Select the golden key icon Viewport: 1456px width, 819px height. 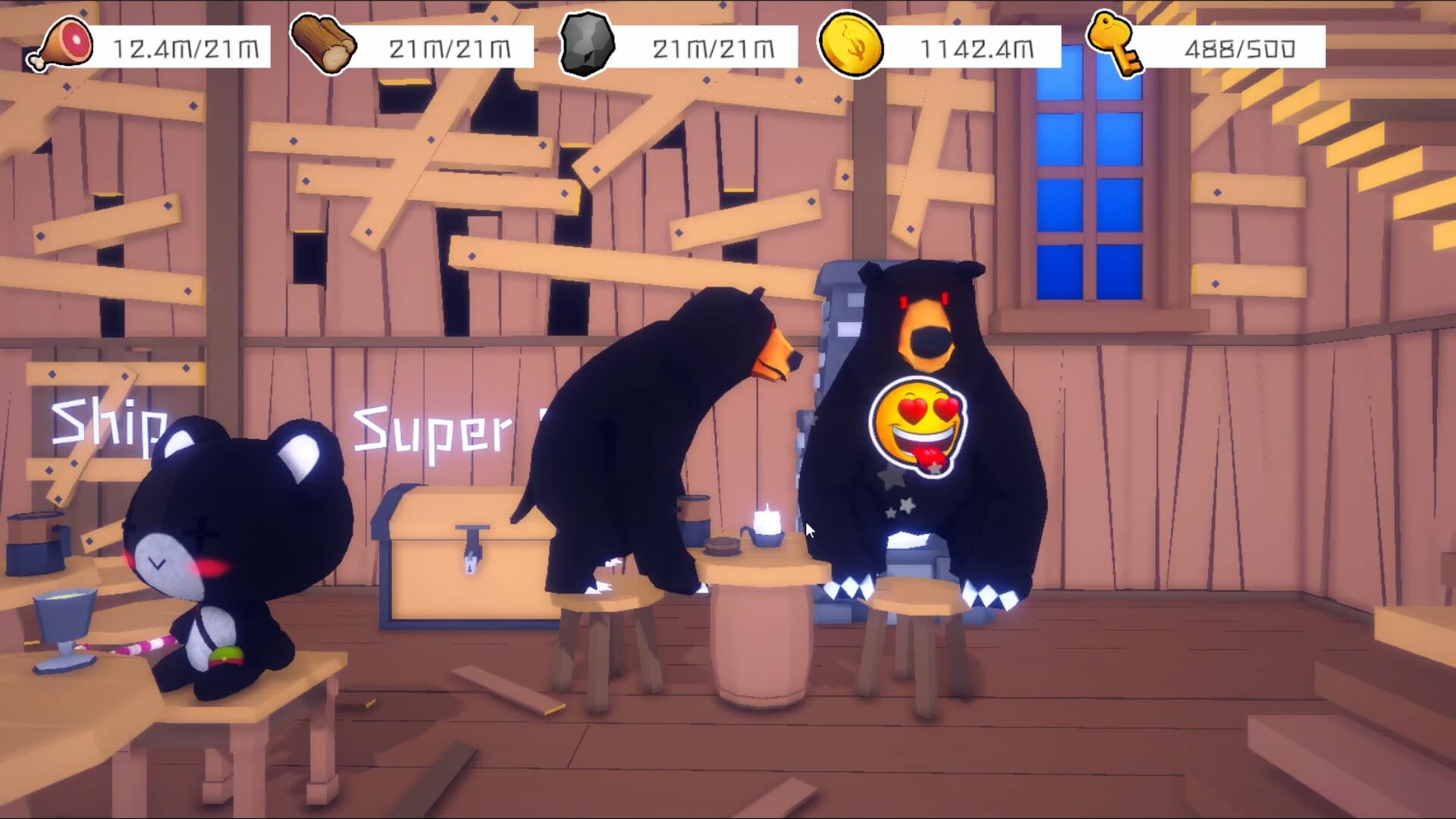coord(1115,42)
